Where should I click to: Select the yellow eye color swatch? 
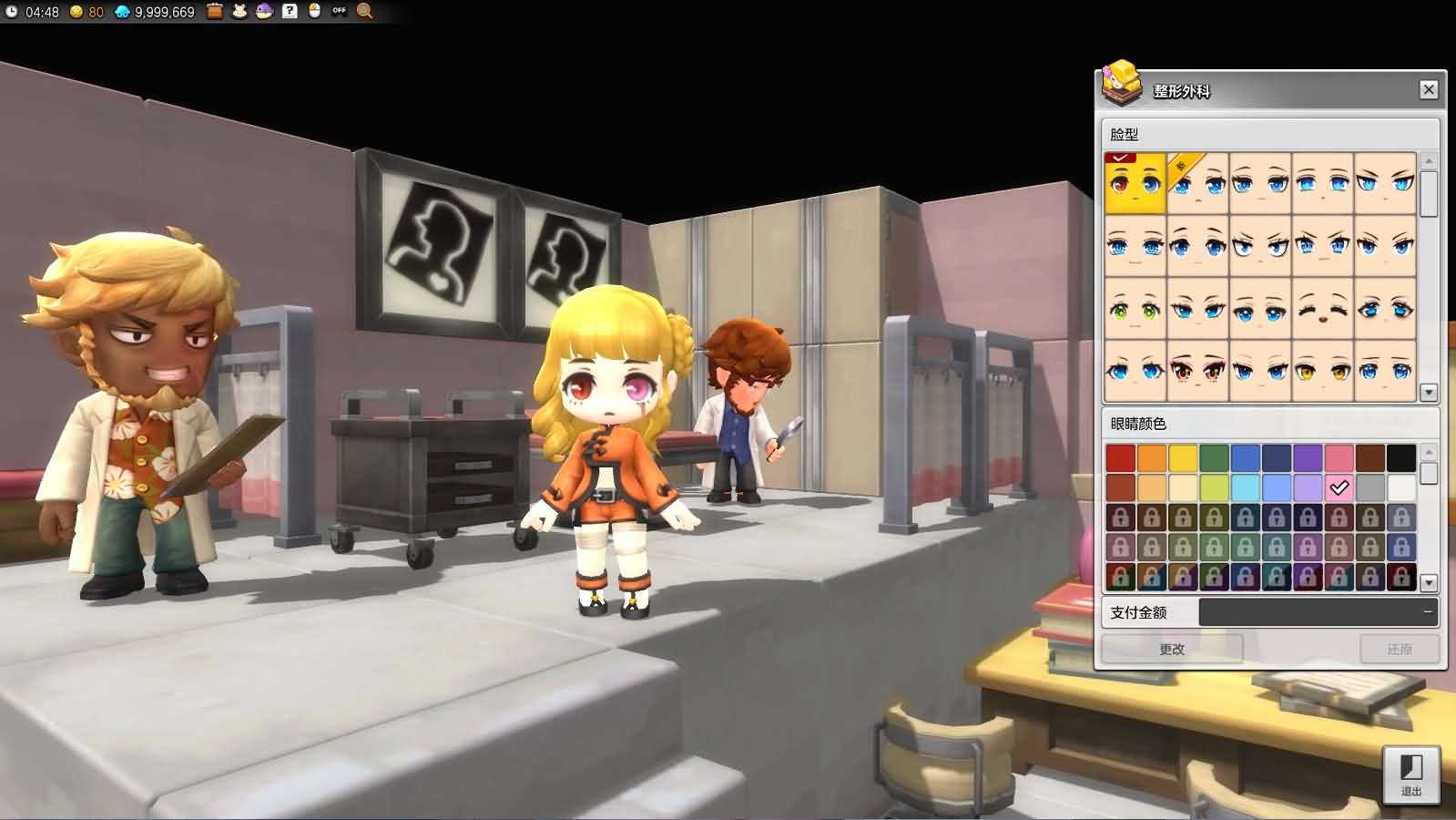pos(1182,457)
